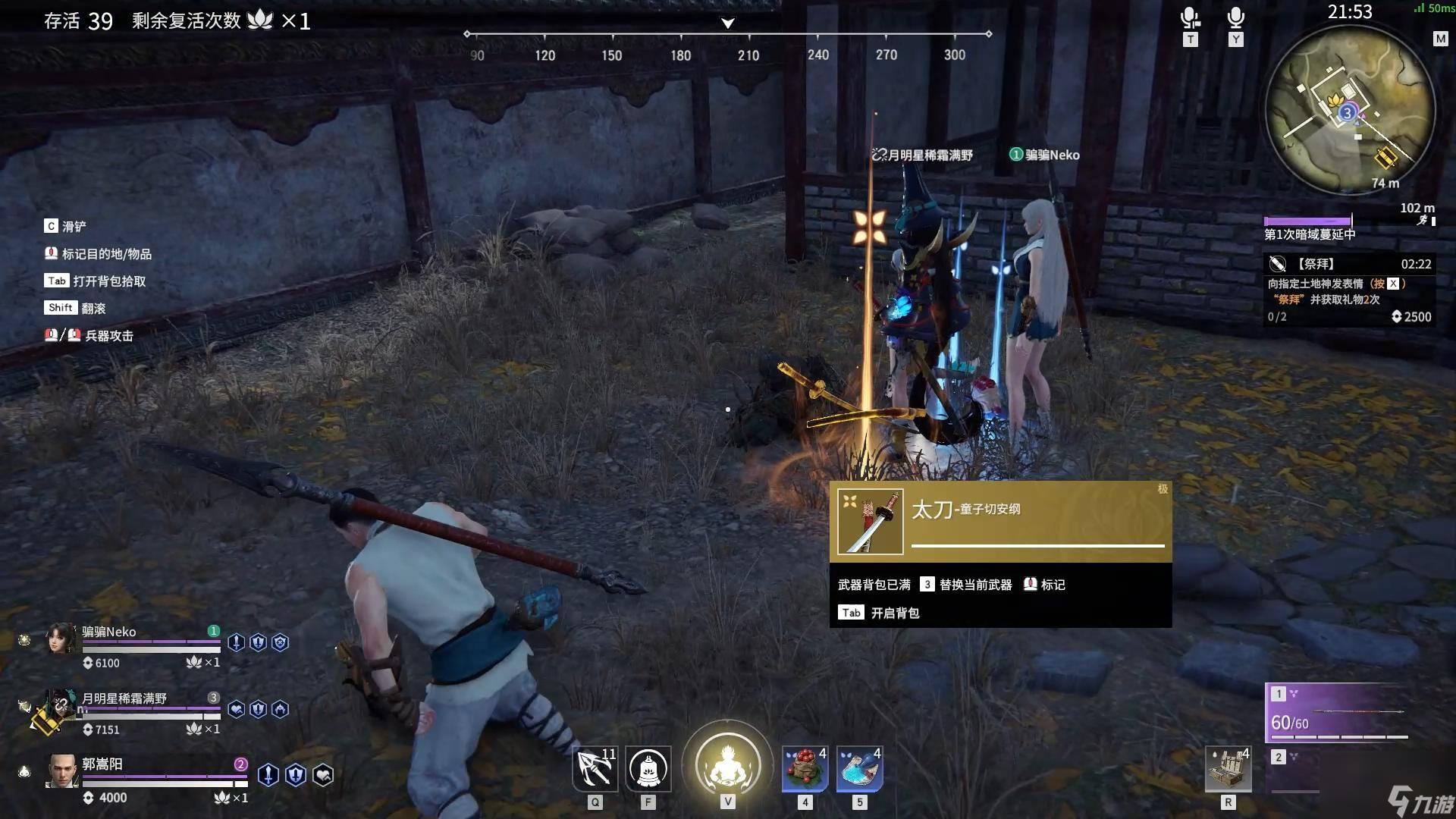Open the circular minimap
This screenshot has width=1456, height=819.
coord(1351,108)
